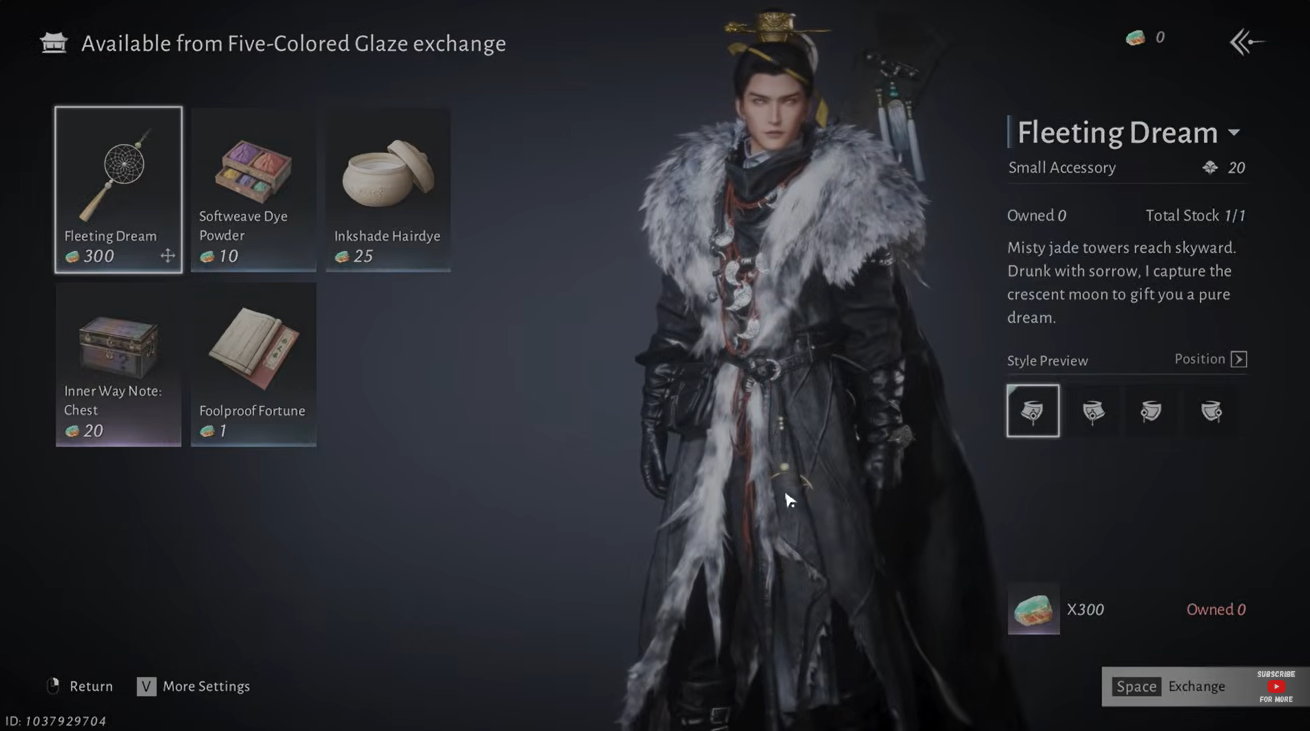
Task: Choose the style with pendant on left edge
Action: 1151,410
